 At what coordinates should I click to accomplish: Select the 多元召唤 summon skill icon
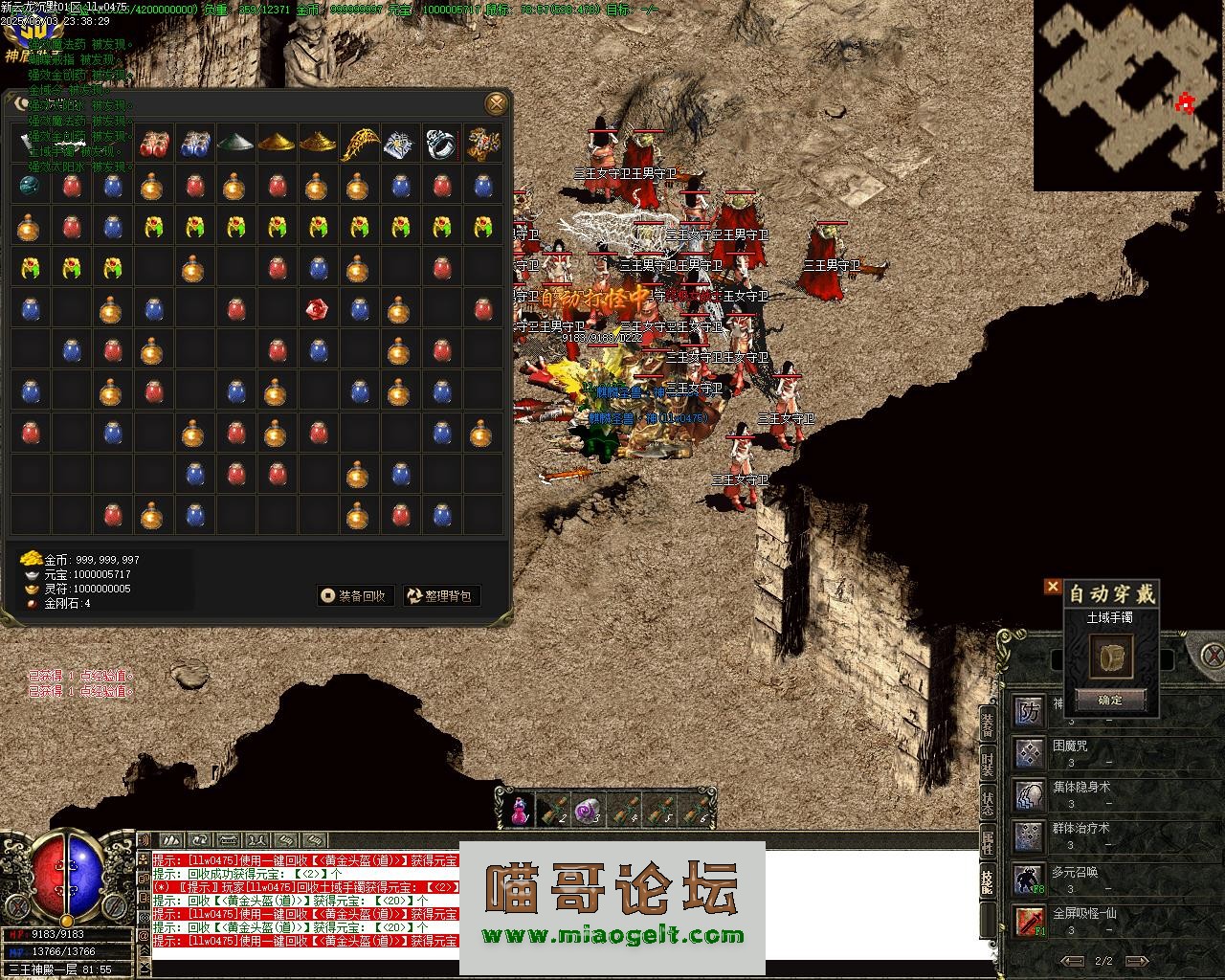pyautogui.click(x=1030, y=879)
